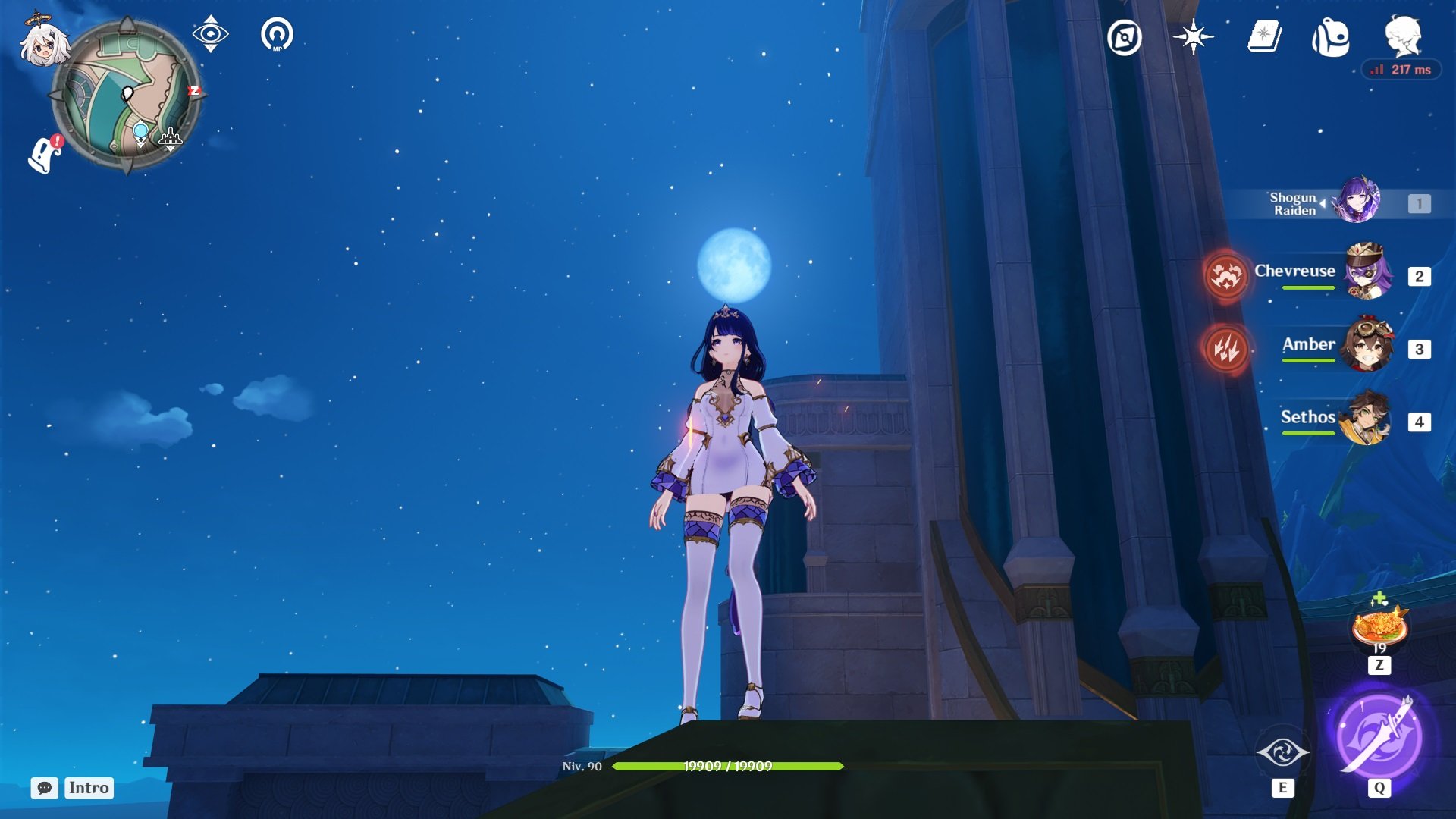This screenshot has height=819, width=1456.
Task: Activate Raiden's Elemental Skill icon
Action: tap(1282, 752)
